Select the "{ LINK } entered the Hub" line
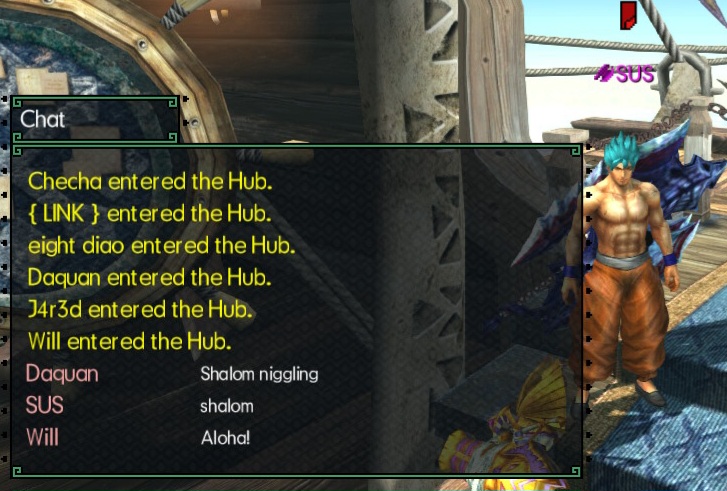Image resolution: width=727 pixels, height=491 pixels. (150, 213)
